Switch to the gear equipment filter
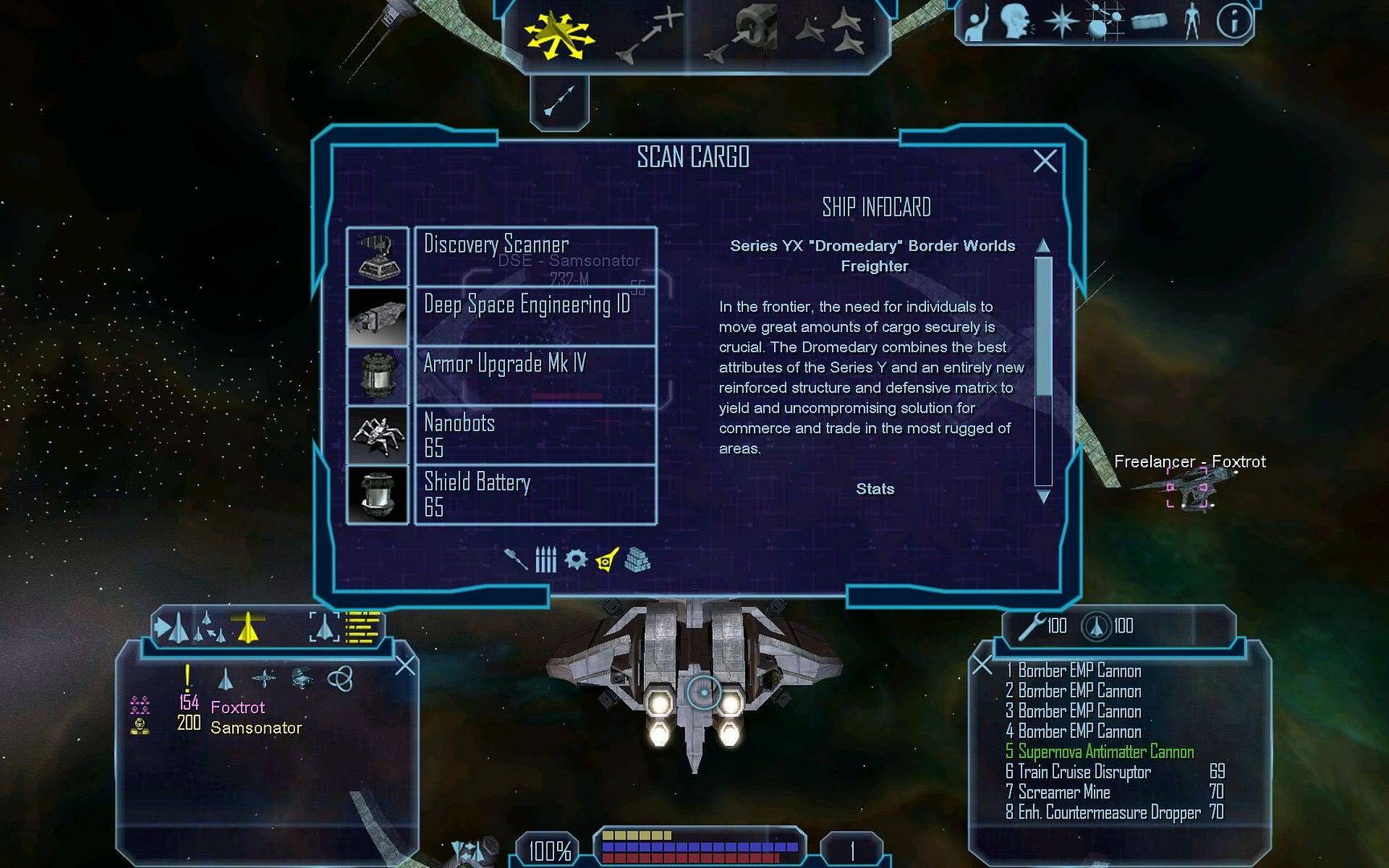Image resolution: width=1389 pixels, height=868 pixels. (576, 559)
